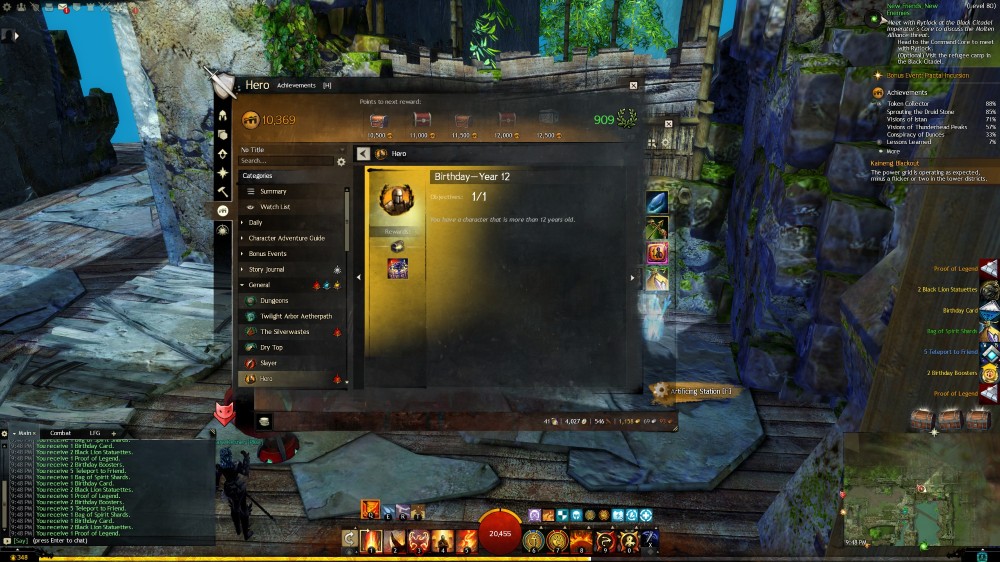This screenshot has height=562, width=1000.
Task: Open the Dungeons achievement group
Action: [274, 300]
